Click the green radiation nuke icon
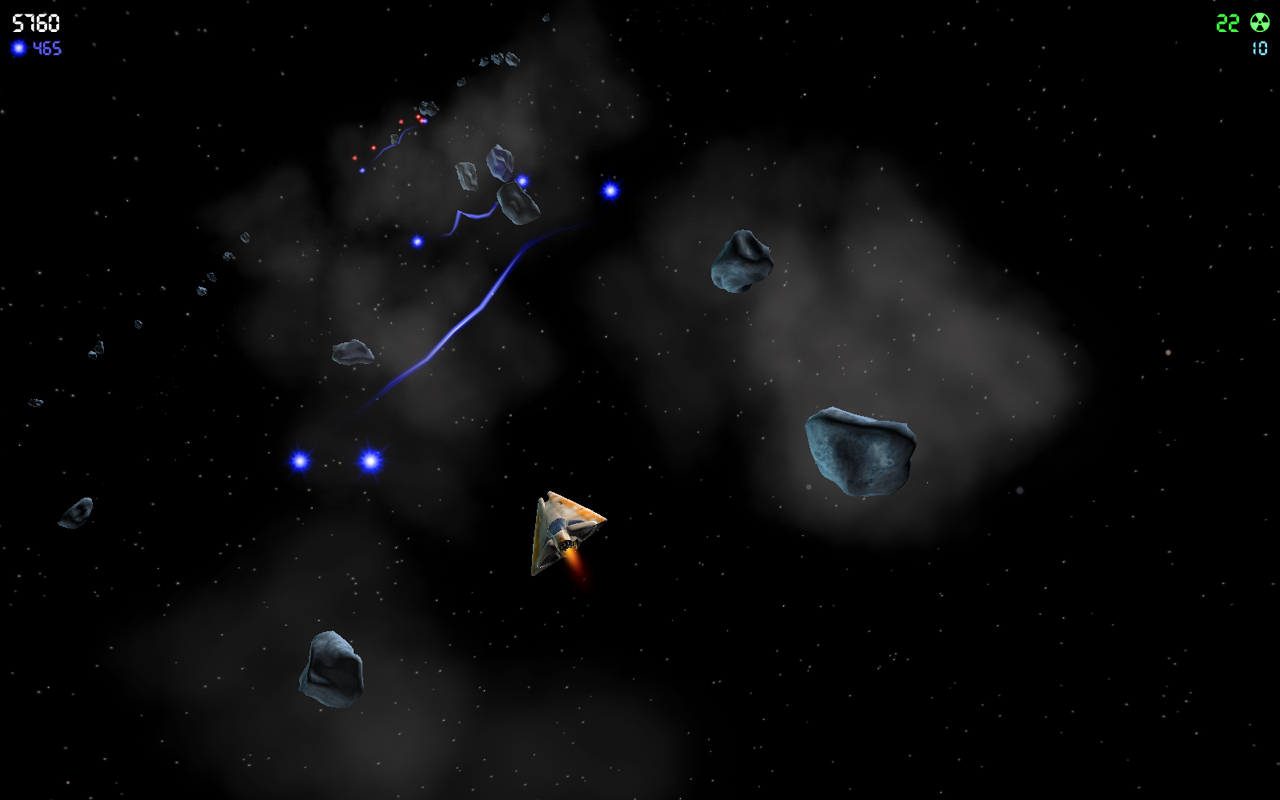Screen dimensions: 1280x800 tap(1260, 22)
